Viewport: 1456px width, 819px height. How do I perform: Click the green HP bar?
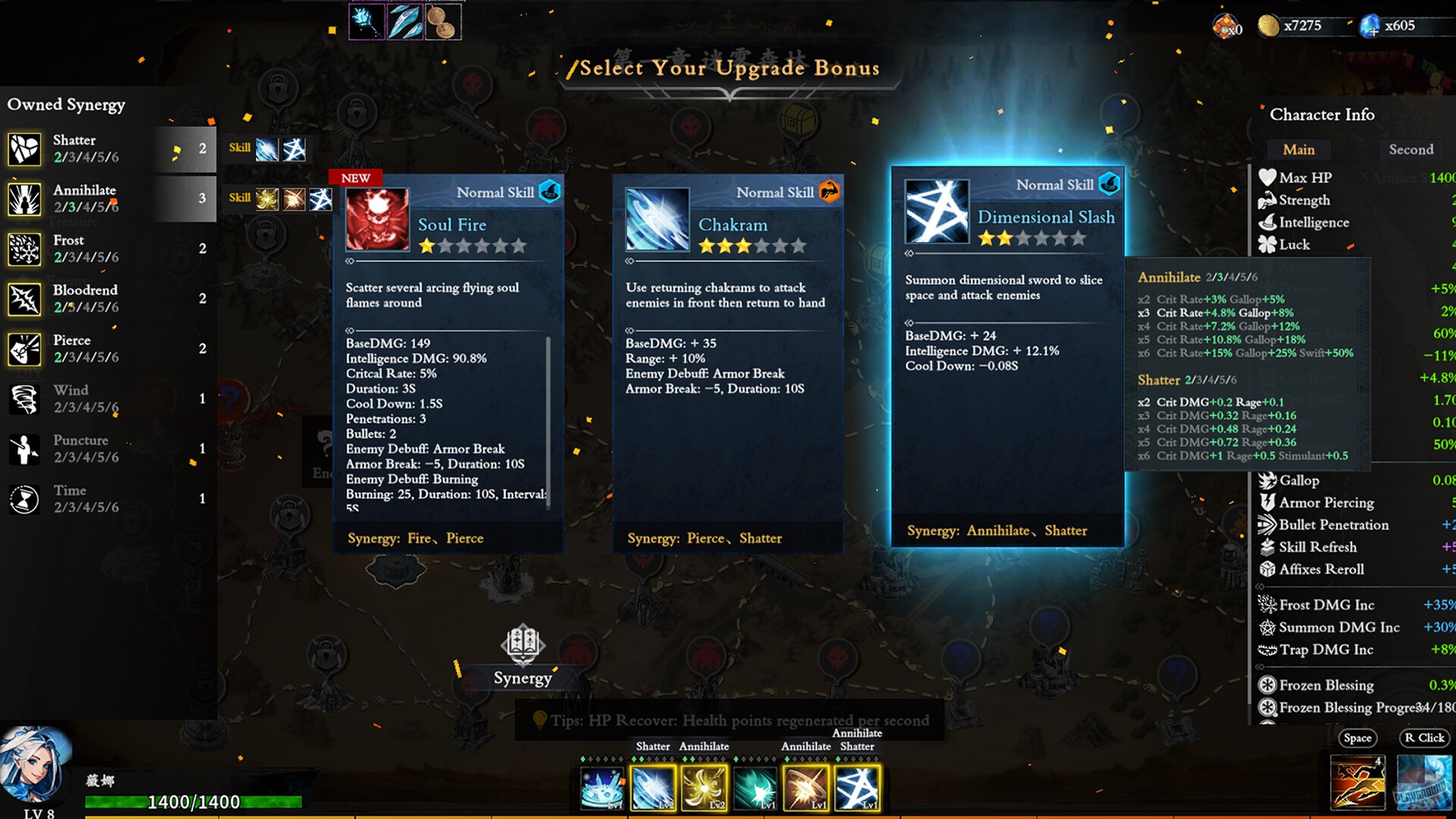coord(193,802)
